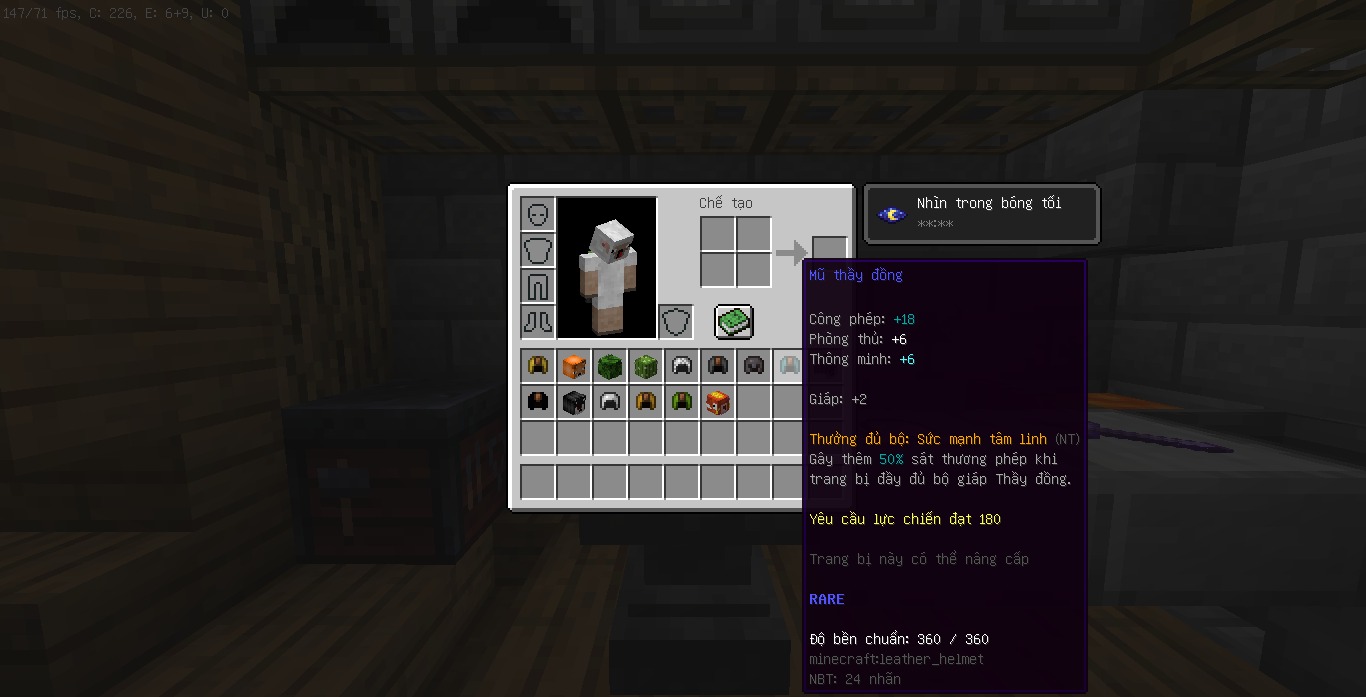Pick up the black bear head
1366x697 pixels.
pos(574,402)
